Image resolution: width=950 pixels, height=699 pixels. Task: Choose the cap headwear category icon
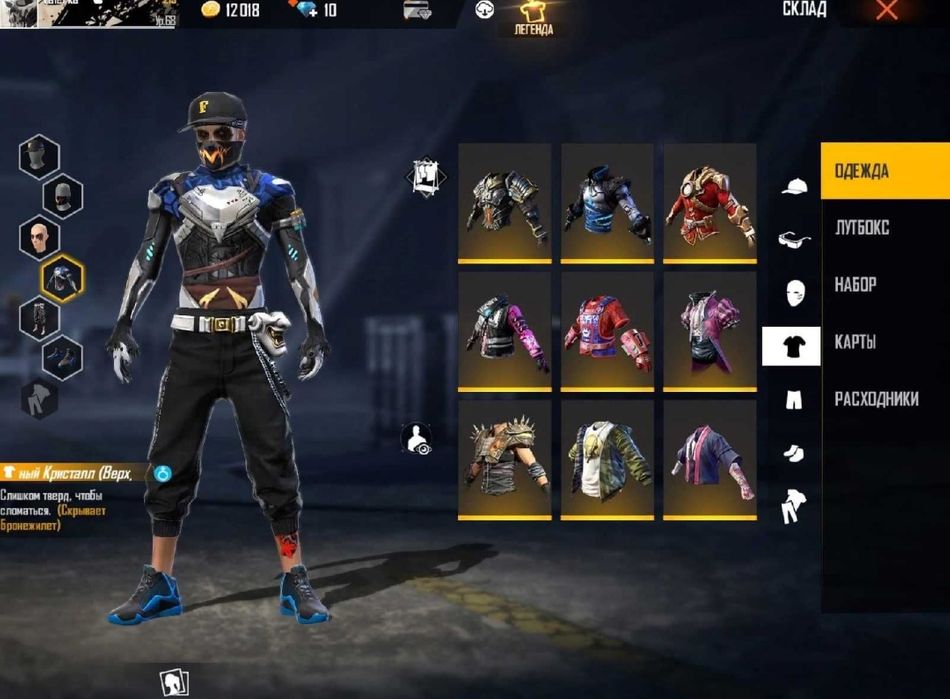tap(794, 187)
